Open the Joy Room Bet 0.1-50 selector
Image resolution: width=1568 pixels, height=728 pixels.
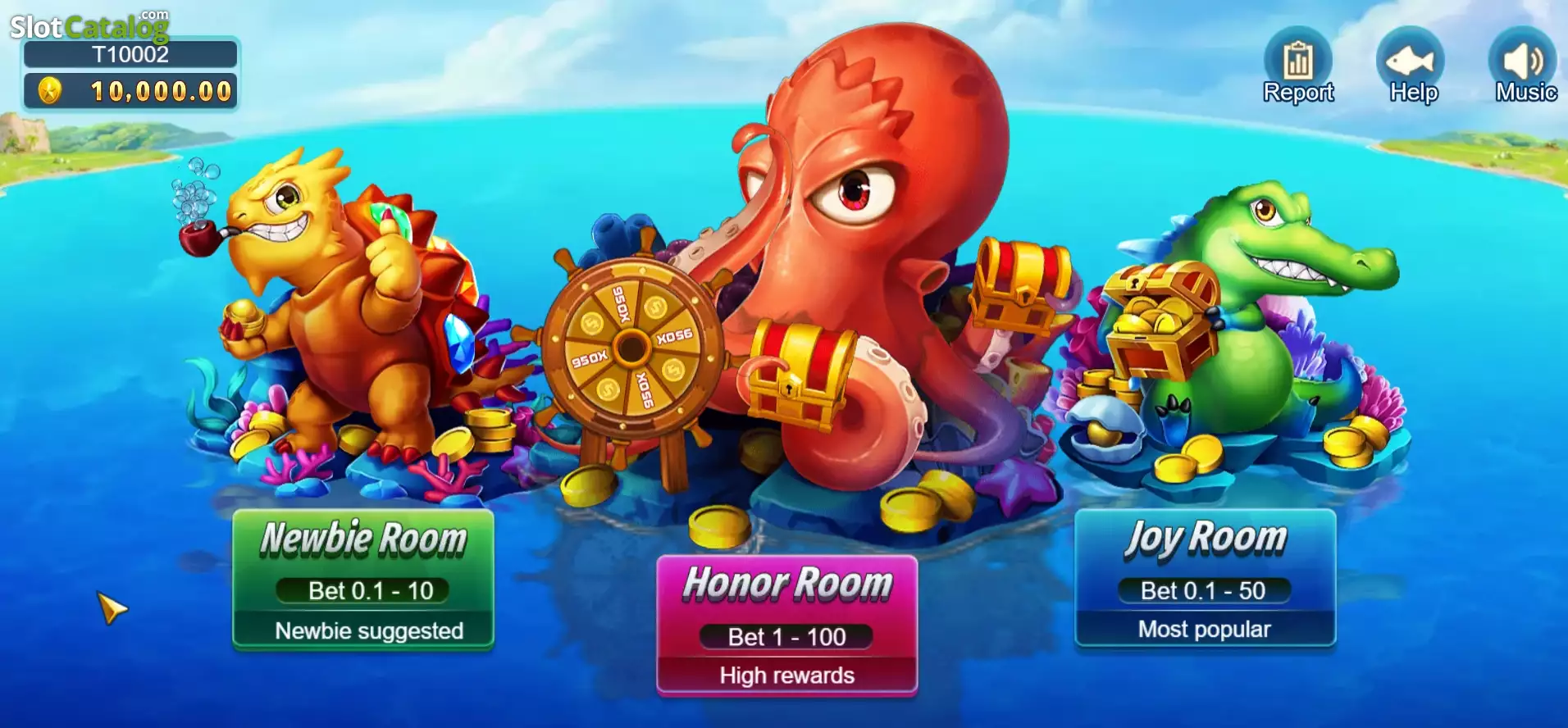[1204, 589]
